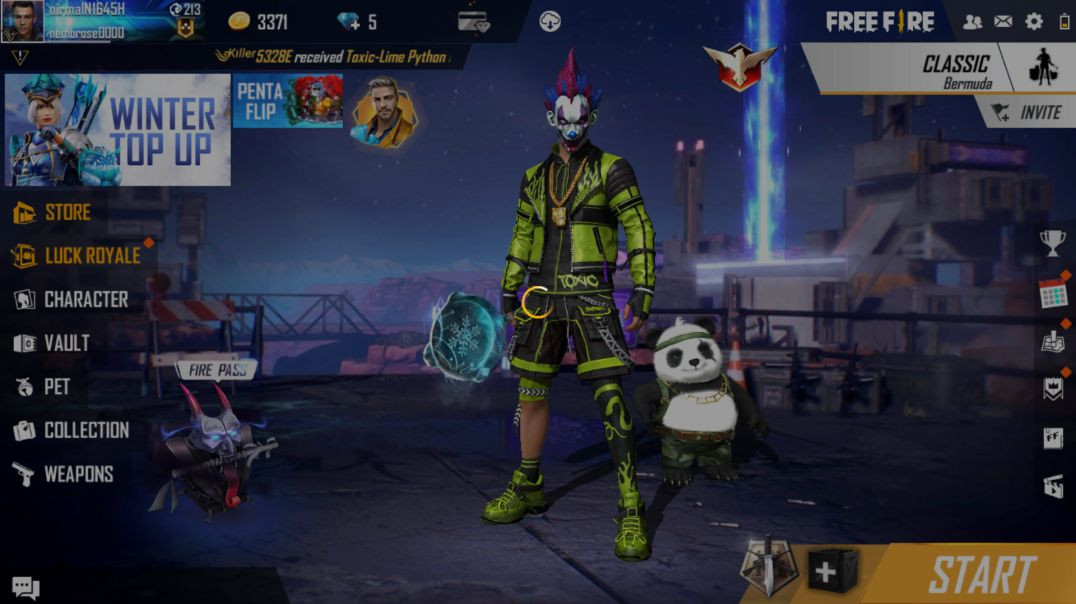1076x604 pixels.
Task: Show the Weapons menu
Action: [77, 474]
